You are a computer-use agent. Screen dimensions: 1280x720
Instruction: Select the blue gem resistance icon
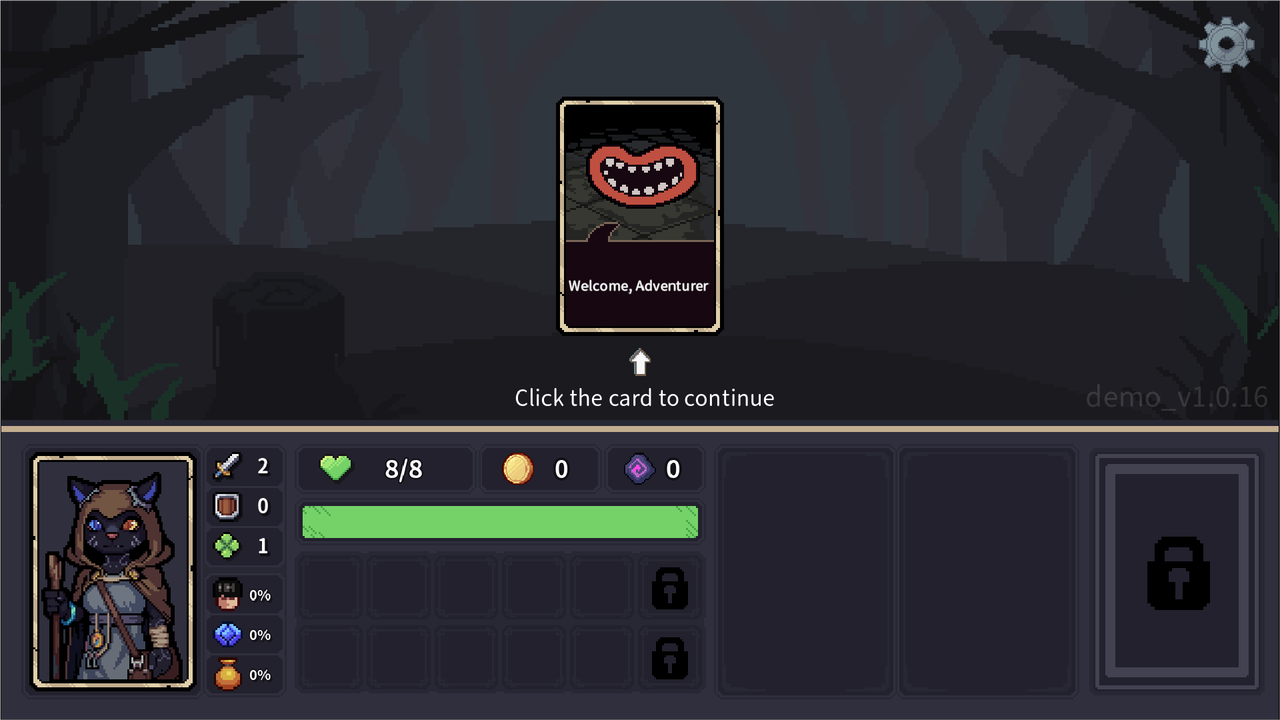click(x=227, y=634)
